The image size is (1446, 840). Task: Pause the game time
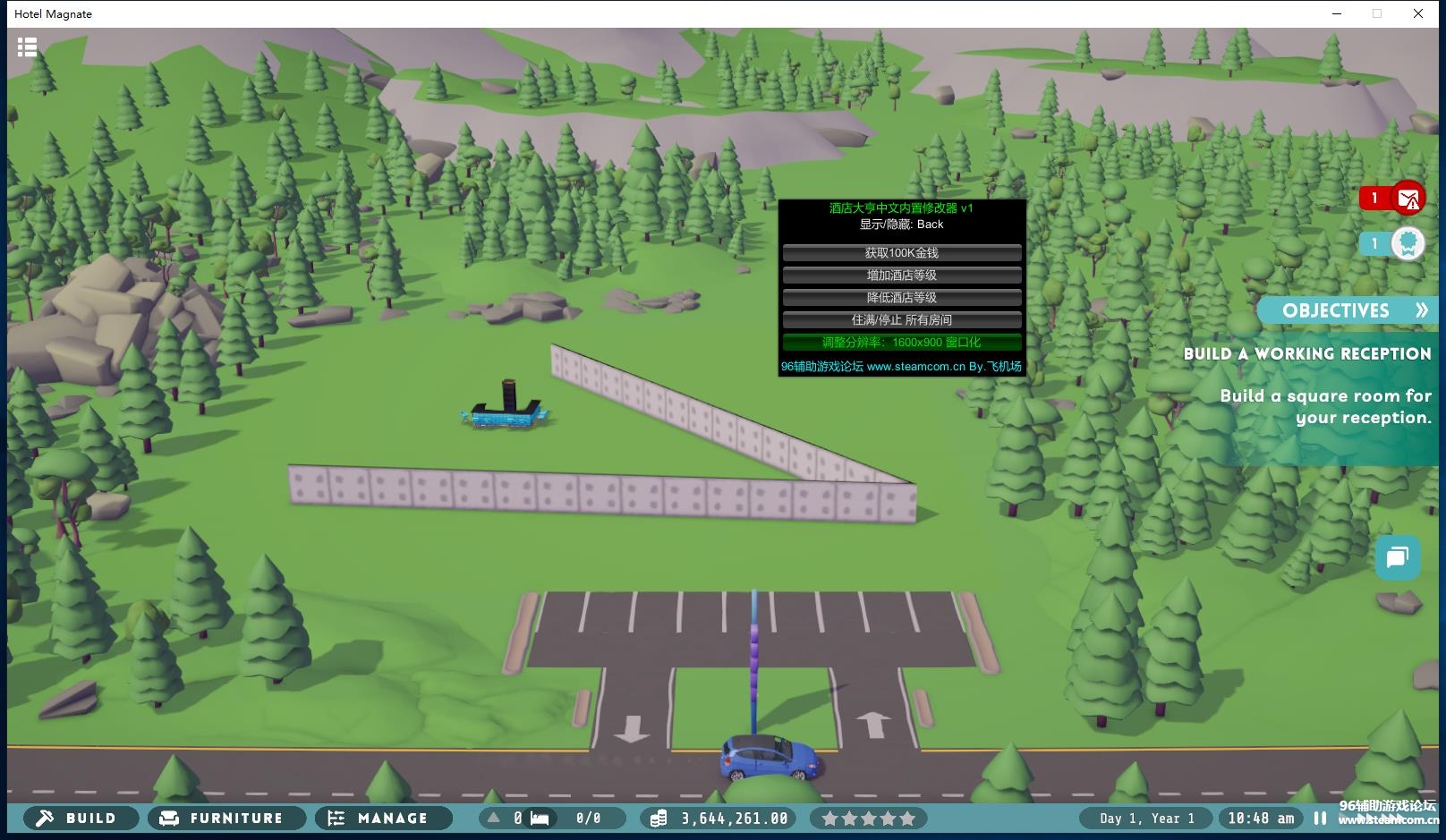[1320, 818]
